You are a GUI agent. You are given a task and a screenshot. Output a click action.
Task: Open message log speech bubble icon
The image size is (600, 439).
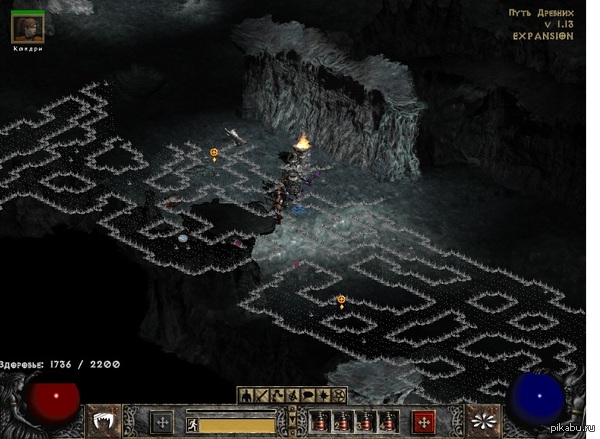pyautogui.click(x=308, y=396)
